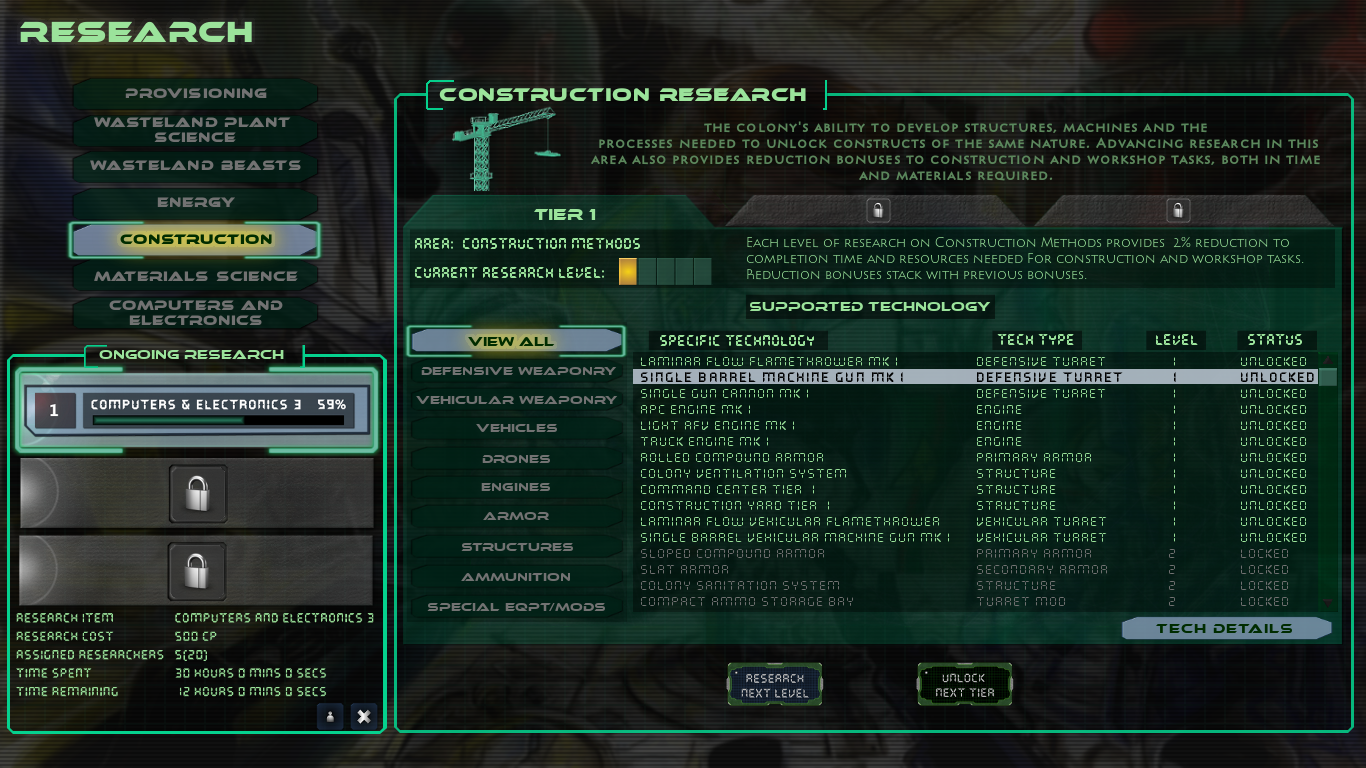Image resolution: width=1366 pixels, height=768 pixels.
Task: Click the assign researchers person icon
Action: pos(330,717)
